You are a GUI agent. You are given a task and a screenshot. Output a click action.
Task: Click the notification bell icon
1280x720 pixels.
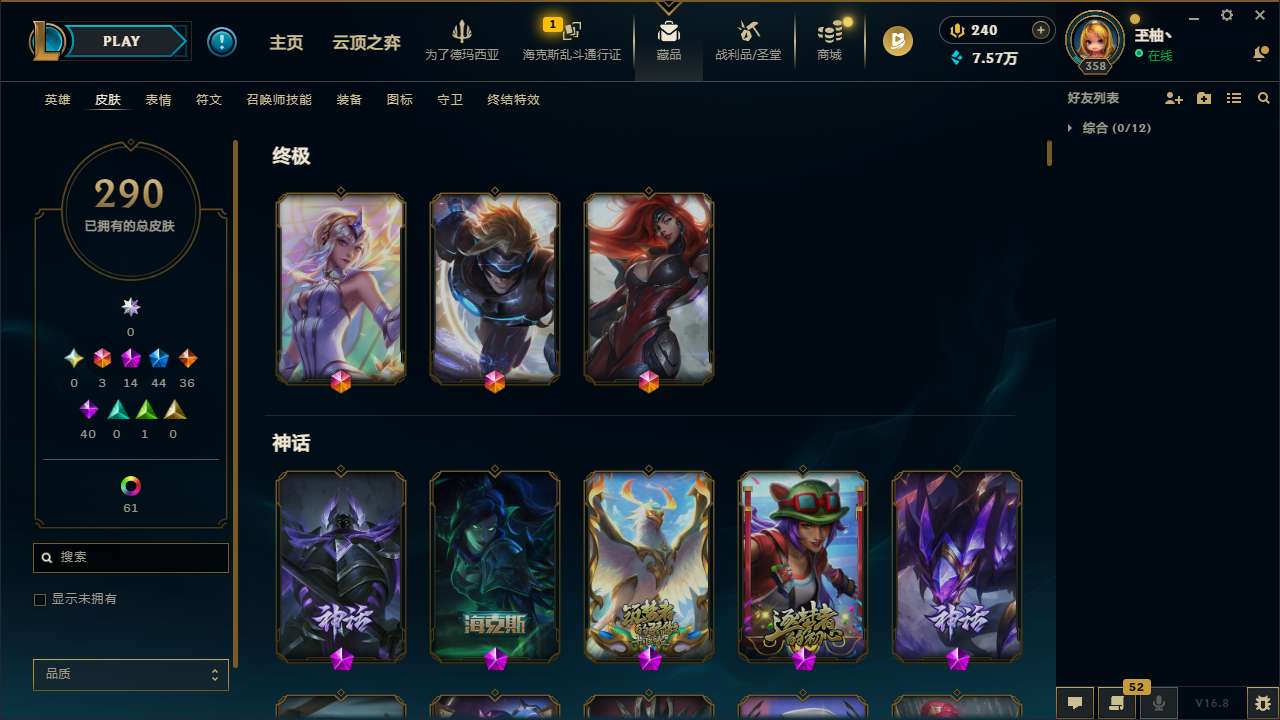(1260, 53)
